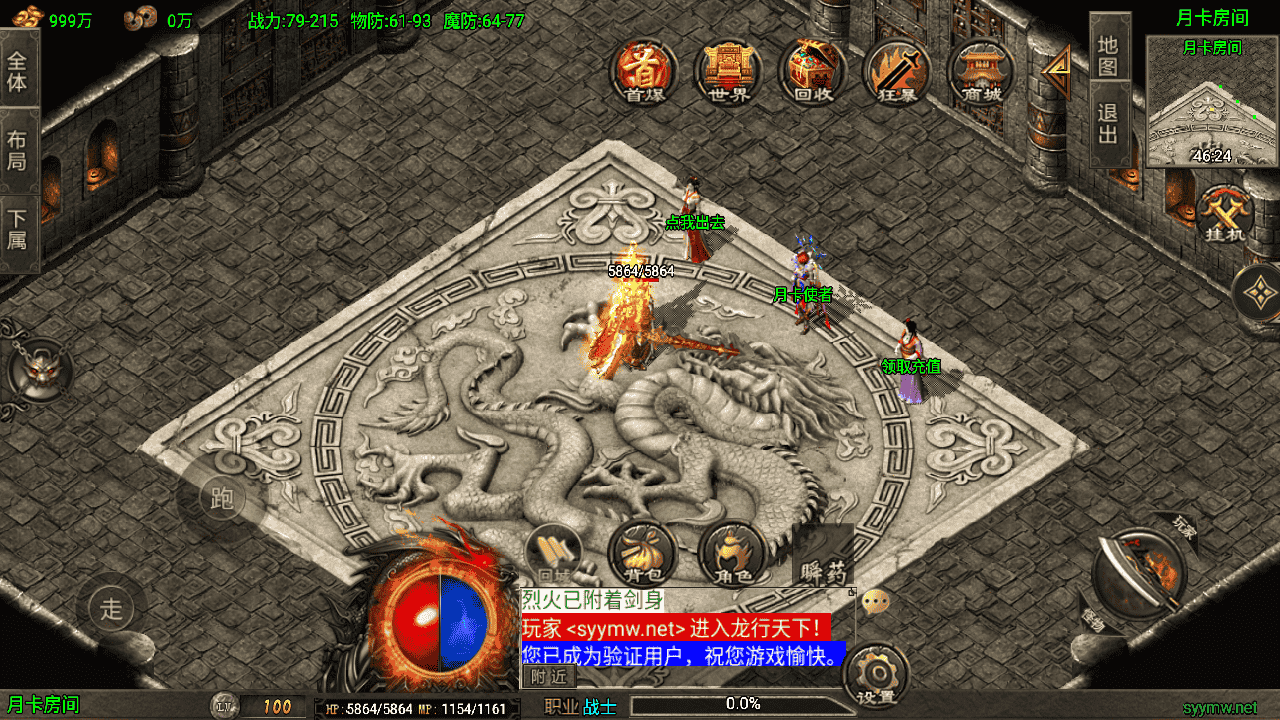Toggle 挂机 auto-battle
The width and height of the screenshot is (1280, 720).
tap(1225, 215)
